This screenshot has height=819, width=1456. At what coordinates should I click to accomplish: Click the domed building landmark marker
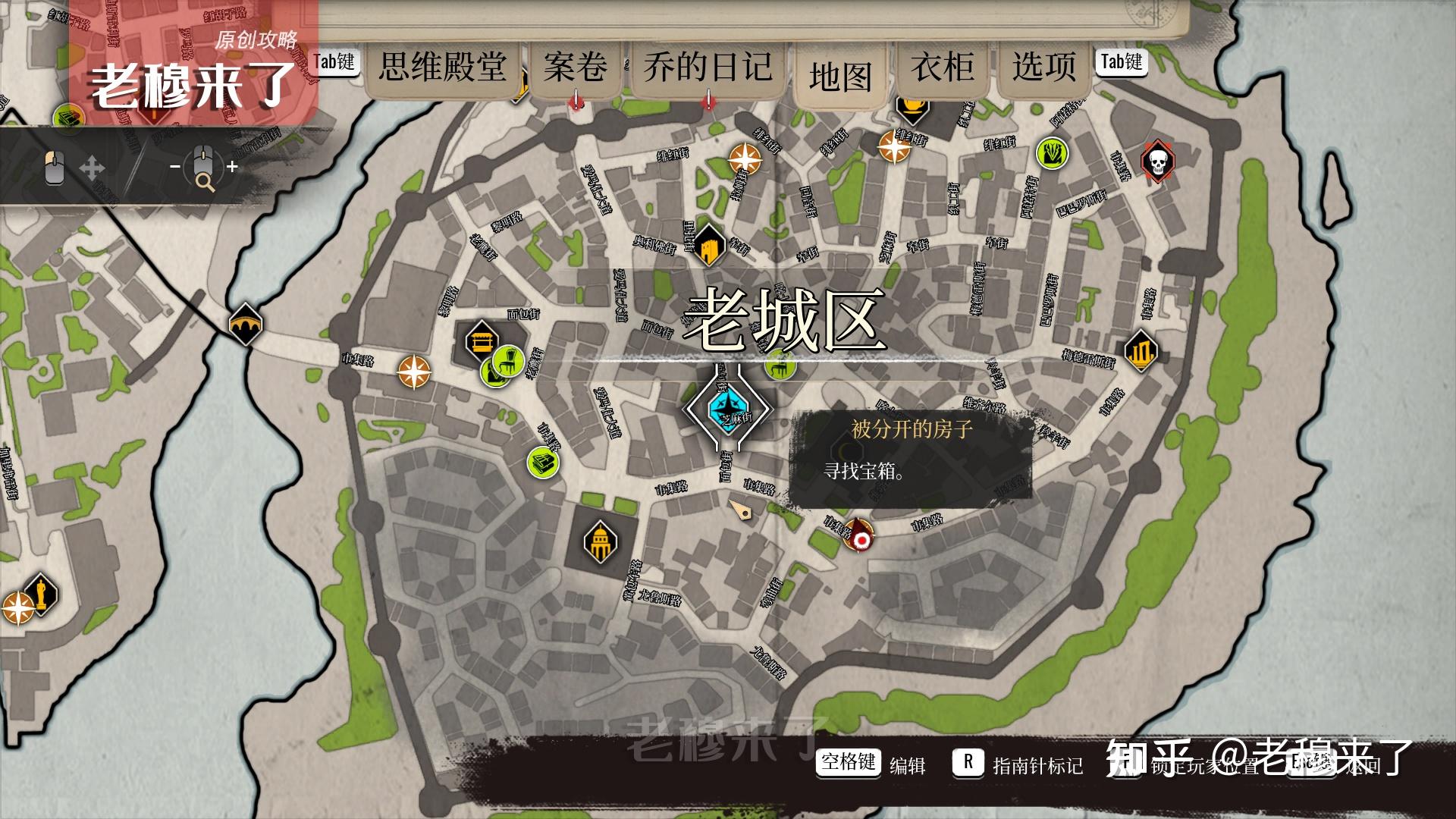tap(600, 541)
